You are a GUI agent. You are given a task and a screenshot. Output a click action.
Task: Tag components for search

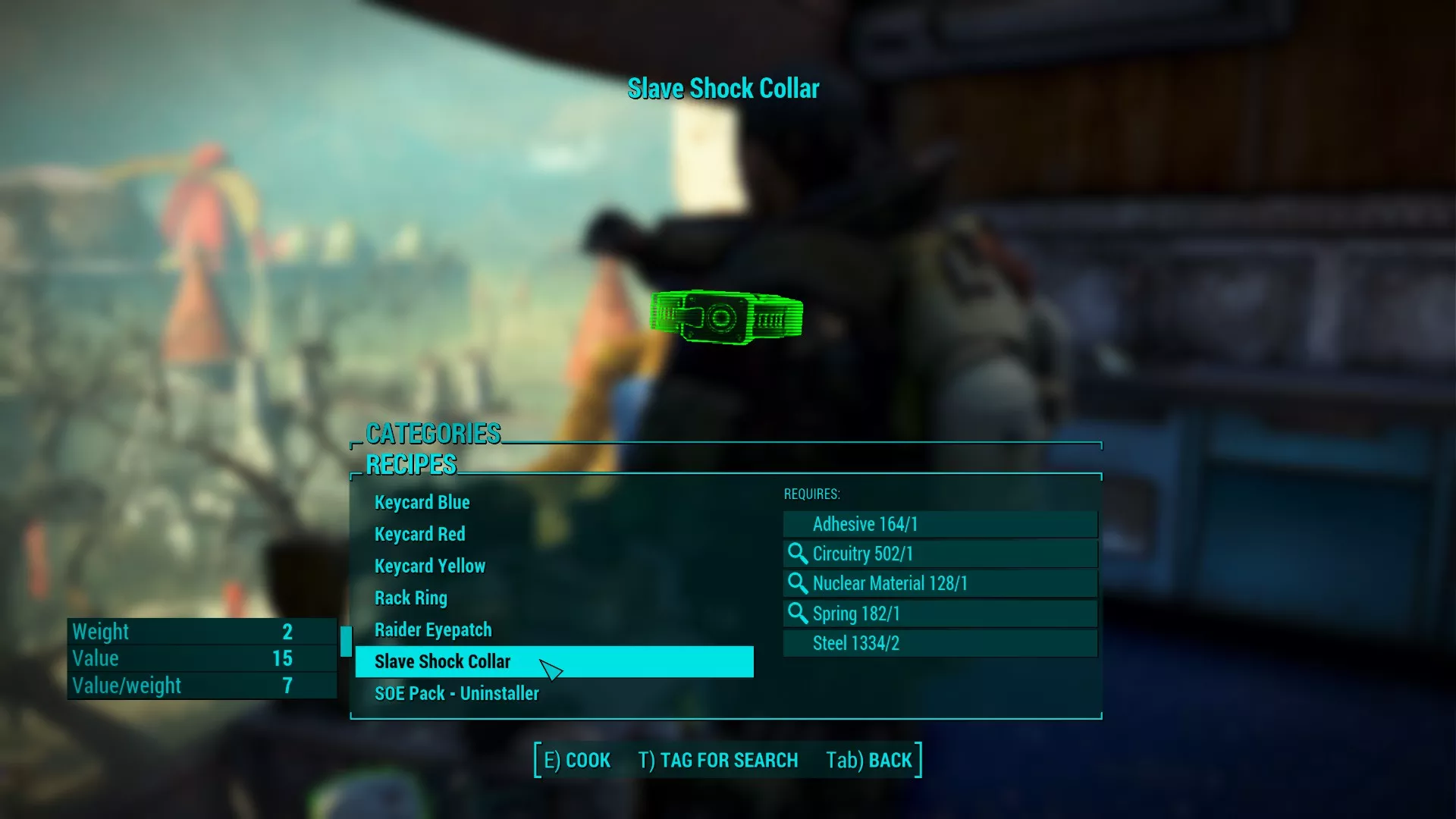click(717, 761)
